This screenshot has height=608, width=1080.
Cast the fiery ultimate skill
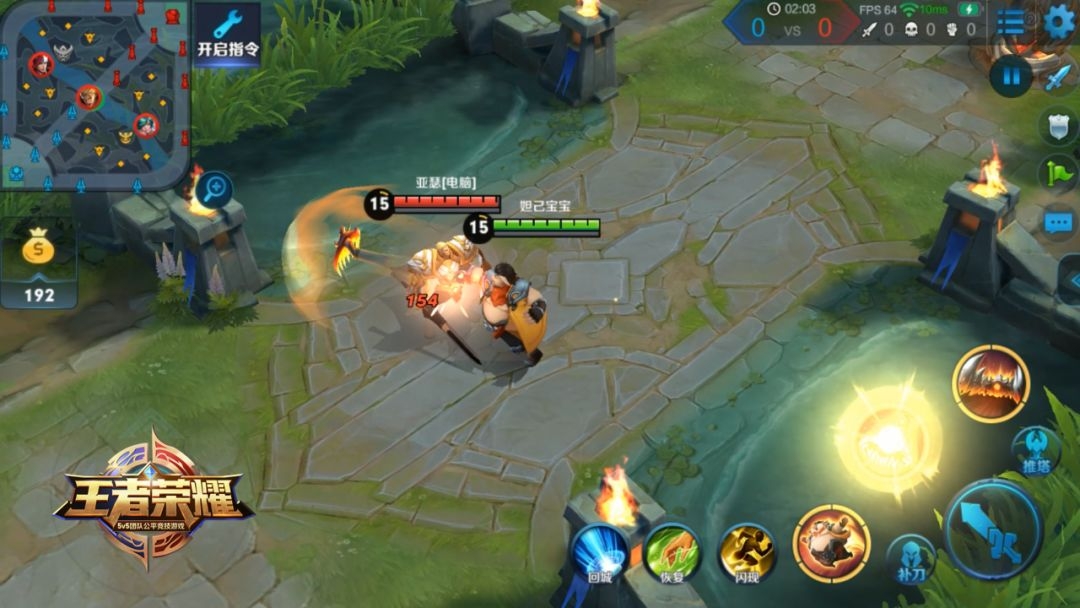click(x=991, y=384)
